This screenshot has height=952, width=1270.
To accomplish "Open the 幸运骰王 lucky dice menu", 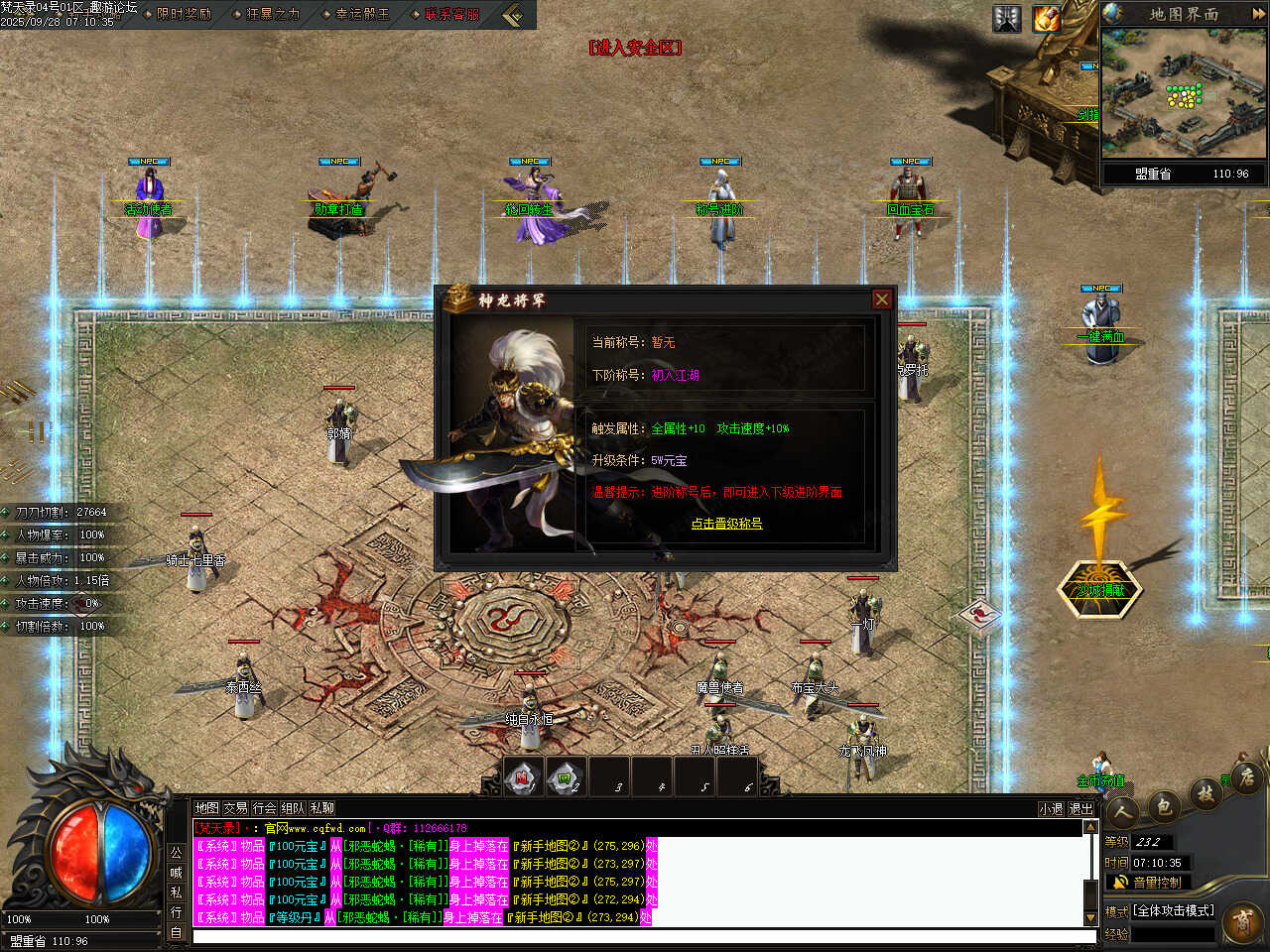I will pos(362,14).
